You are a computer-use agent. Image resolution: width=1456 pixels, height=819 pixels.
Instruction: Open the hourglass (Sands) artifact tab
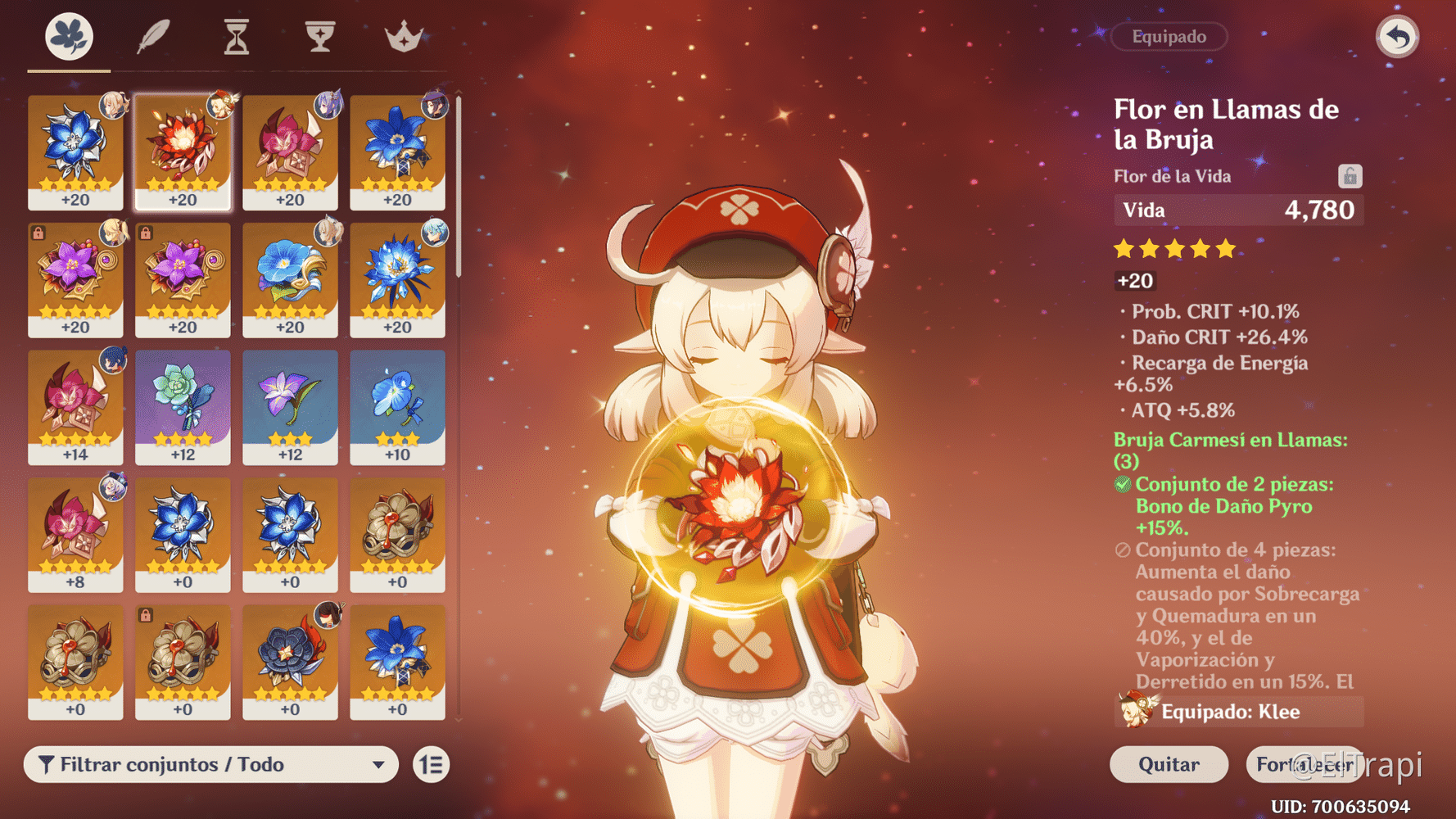pyautogui.click(x=236, y=36)
